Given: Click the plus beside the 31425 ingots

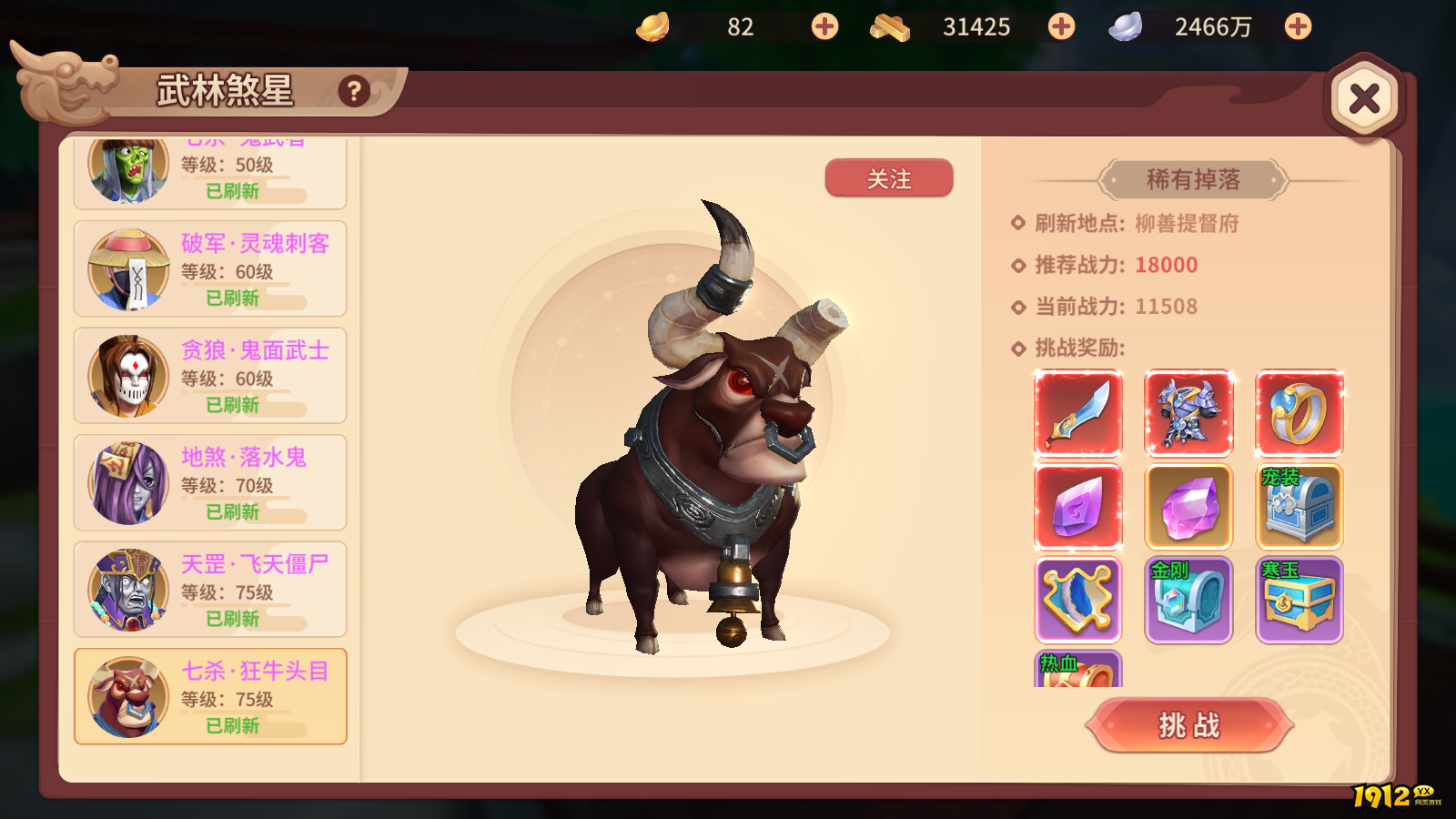Looking at the screenshot, I should point(1060,26).
